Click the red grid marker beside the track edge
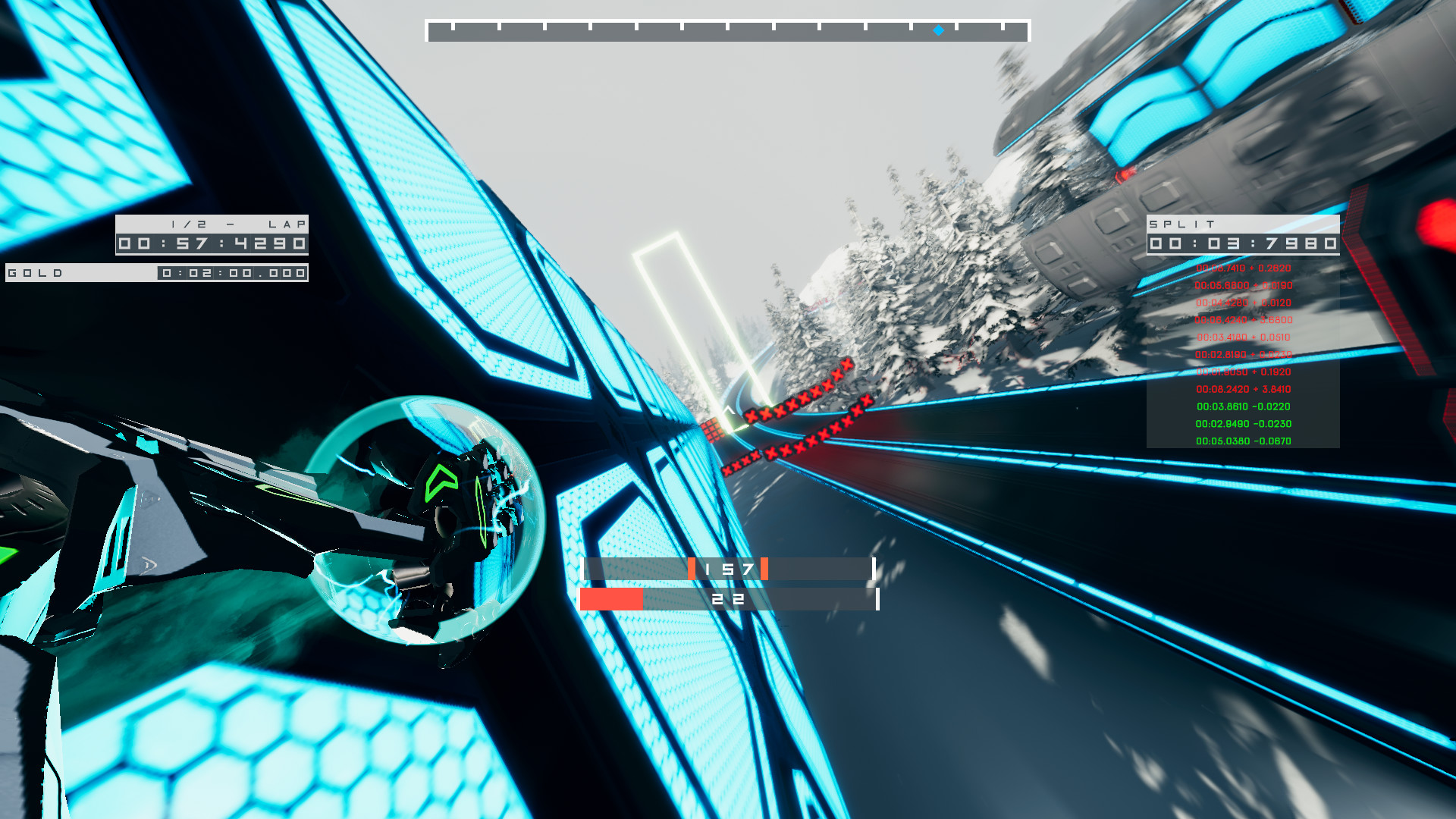The width and height of the screenshot is (1456, 819). pos(711,430)
